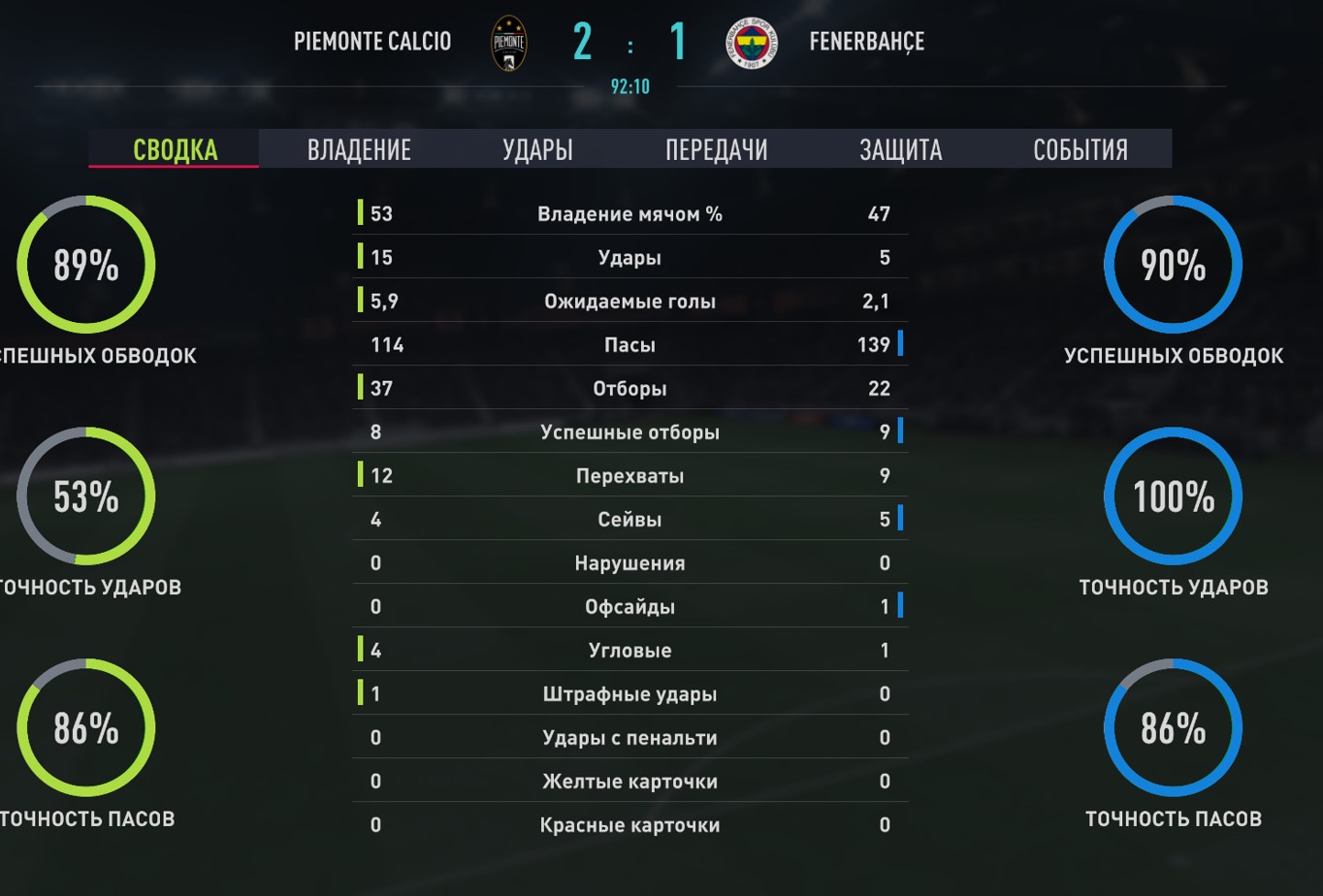1323x896 pixels.
Task: Switch to the Владение tab
Action: point(359,149)
